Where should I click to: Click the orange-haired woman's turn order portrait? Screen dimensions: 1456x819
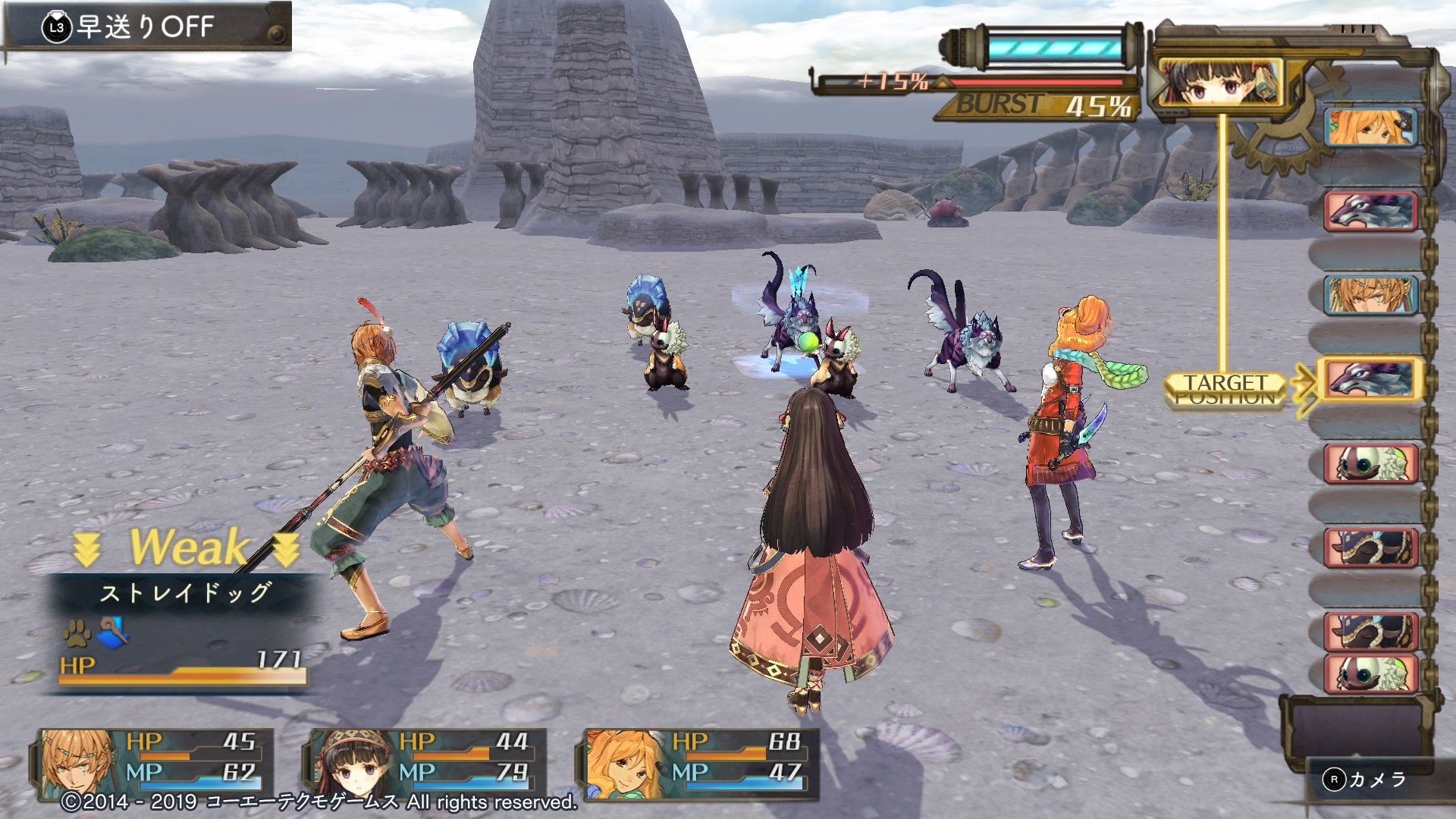pyautogui.click(x=1370, y=126)
